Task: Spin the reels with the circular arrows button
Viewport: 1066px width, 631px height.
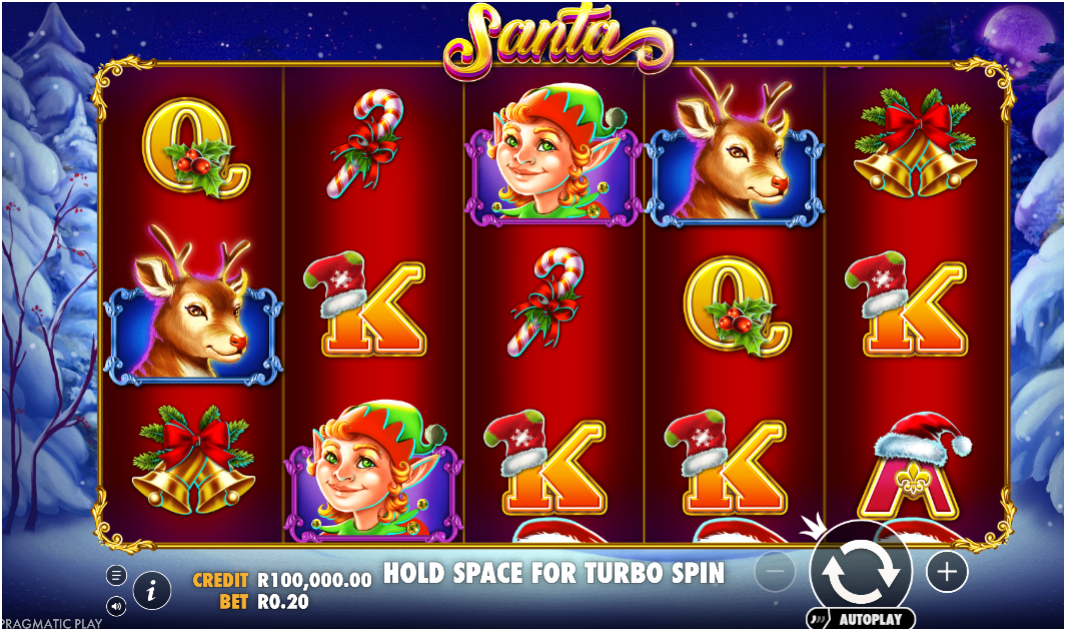Action: (859, 572)
